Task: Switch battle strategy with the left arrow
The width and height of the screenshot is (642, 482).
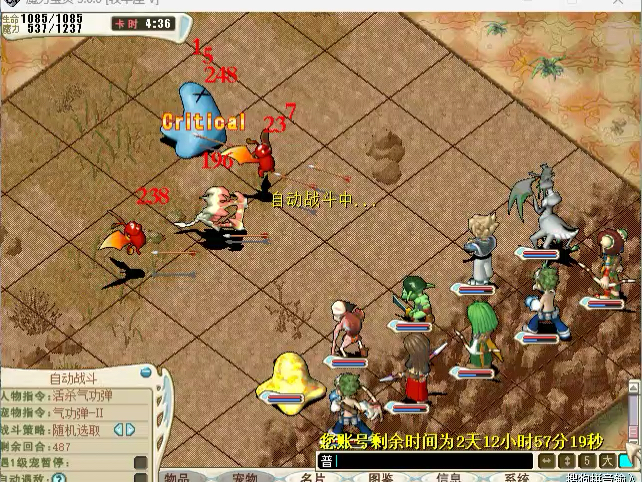Action: (x=119, y=430)
